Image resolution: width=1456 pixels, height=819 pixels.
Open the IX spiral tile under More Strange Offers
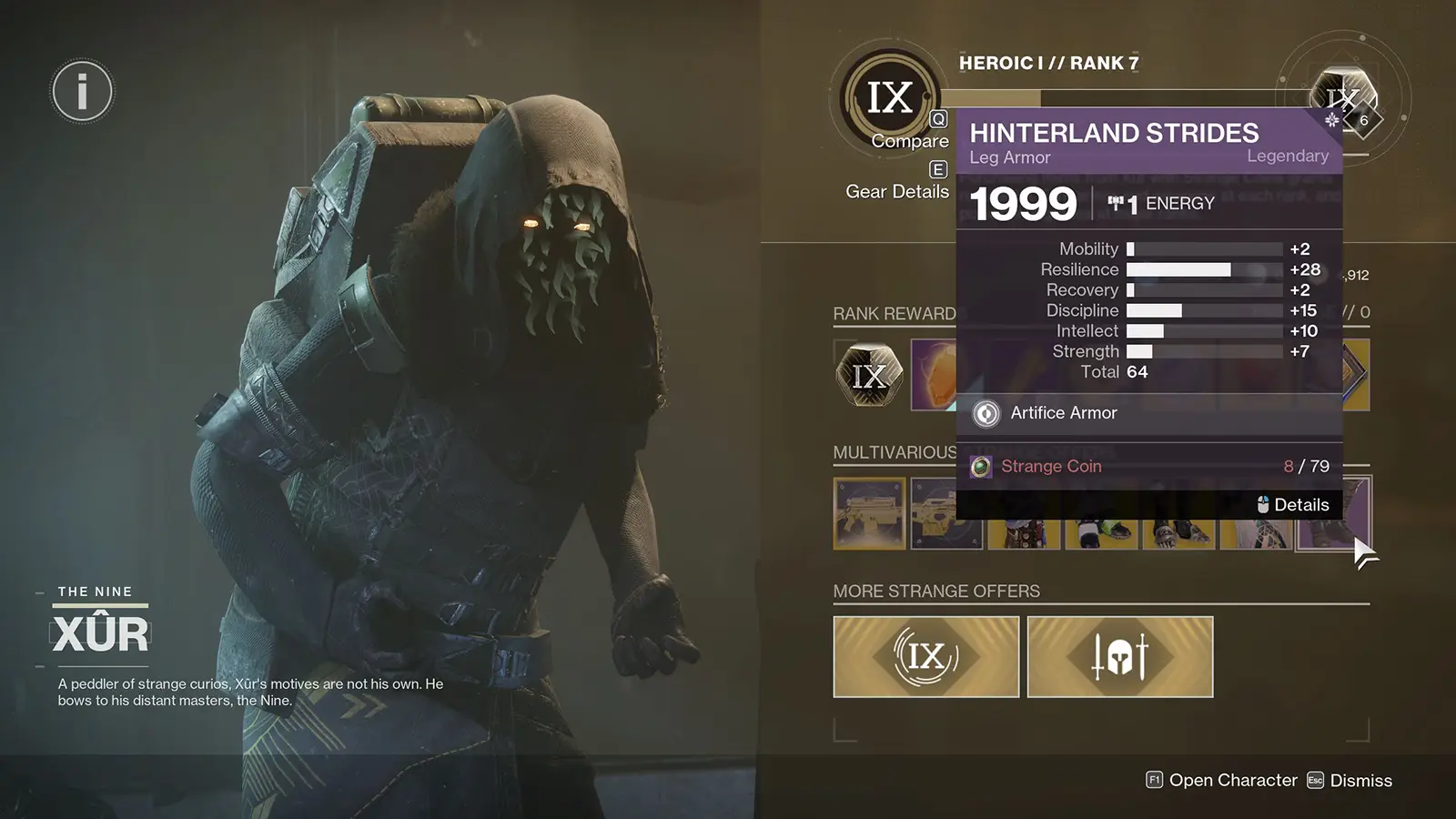925,656
